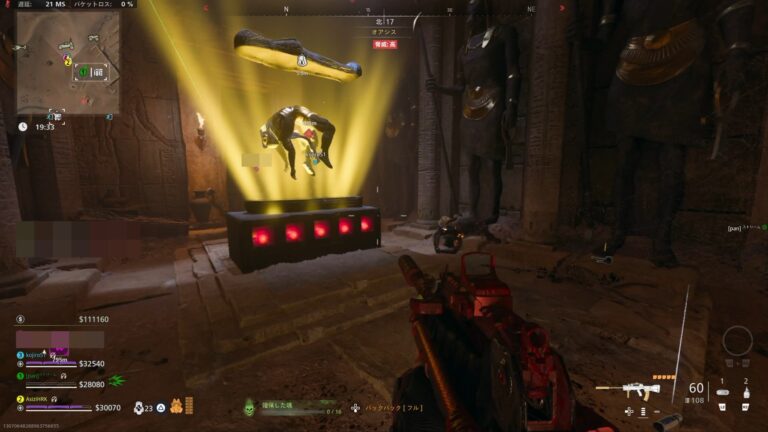Choose the lethal equipment slot numbered 2
This screenshot has width=768, height=432.
click(x=745, y=392)
